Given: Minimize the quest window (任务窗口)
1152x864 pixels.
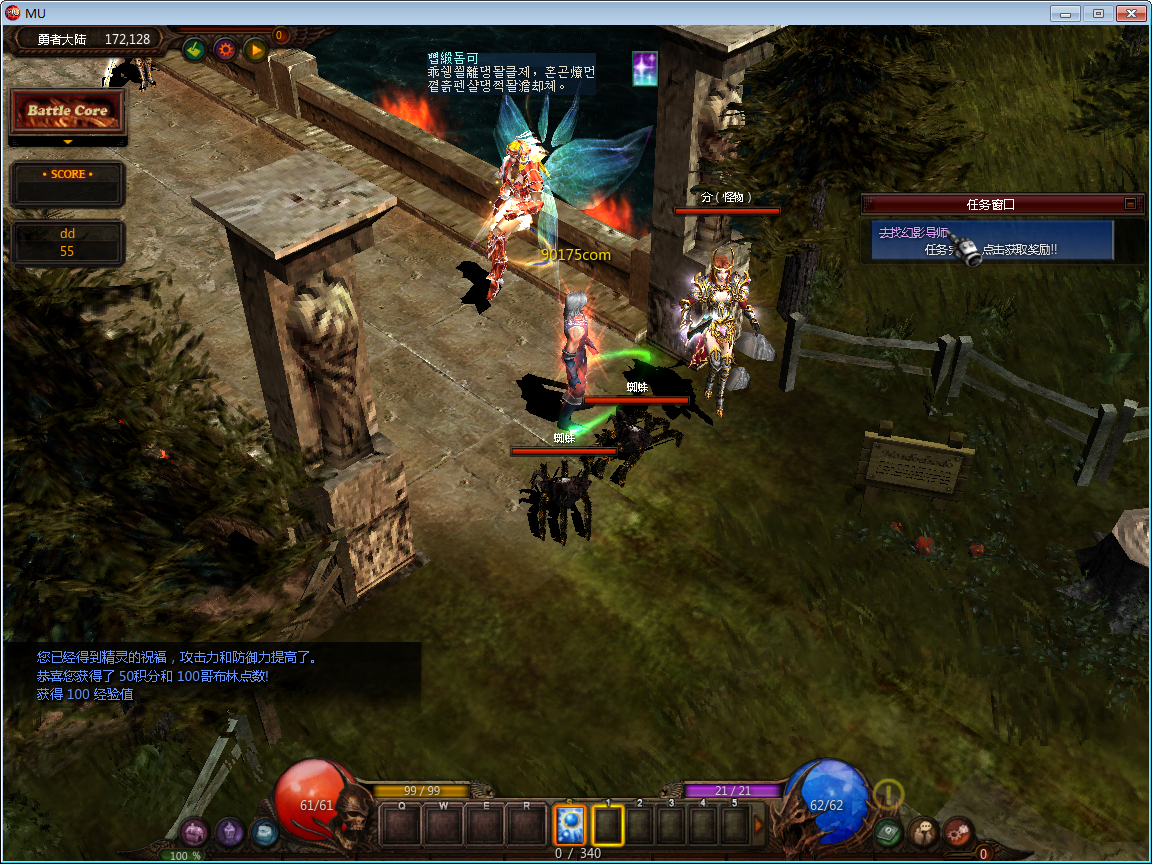Looking at the screenshot, I should (x=1130, y=204).
